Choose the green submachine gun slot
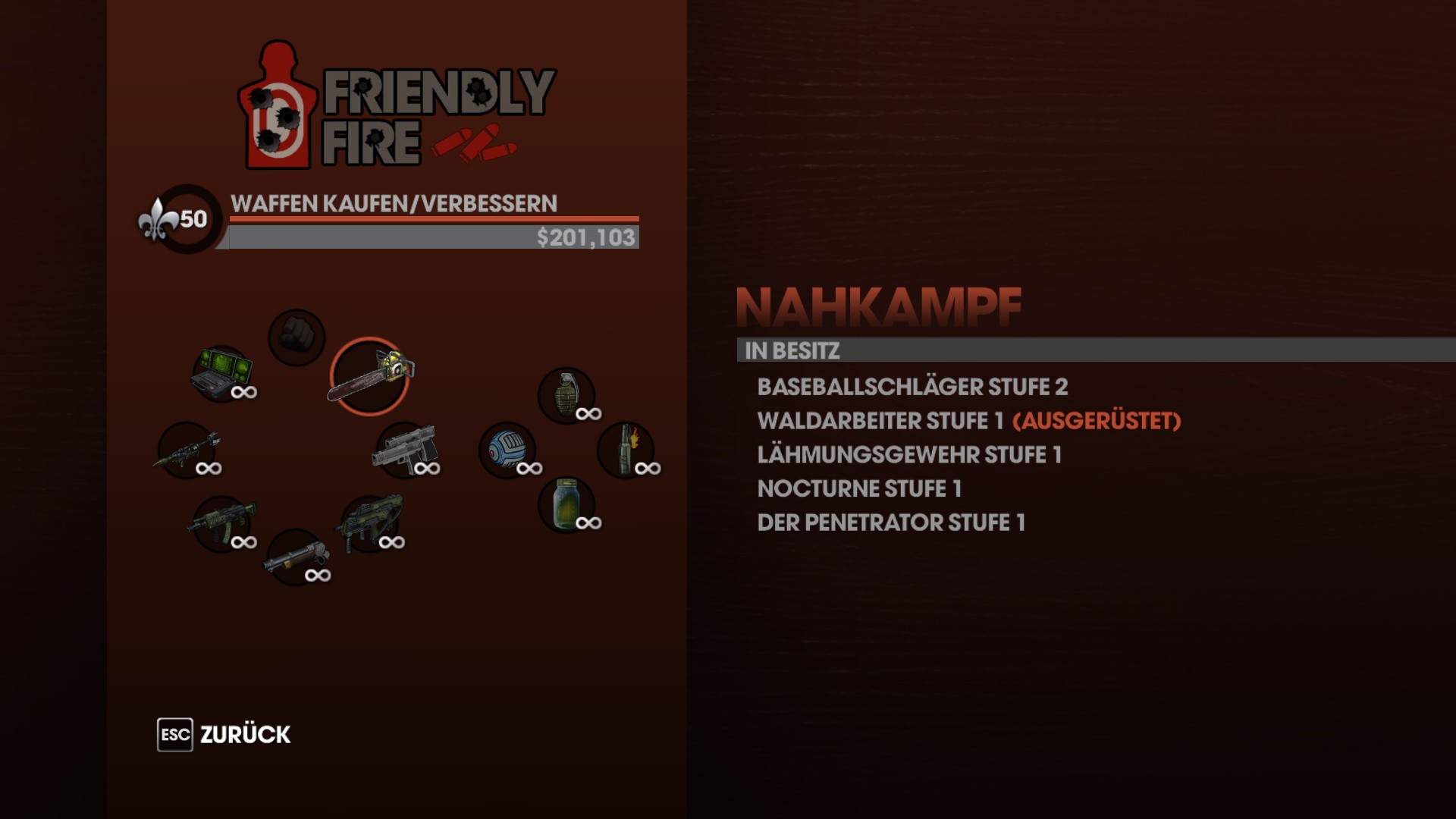 [x=371, y=523]
